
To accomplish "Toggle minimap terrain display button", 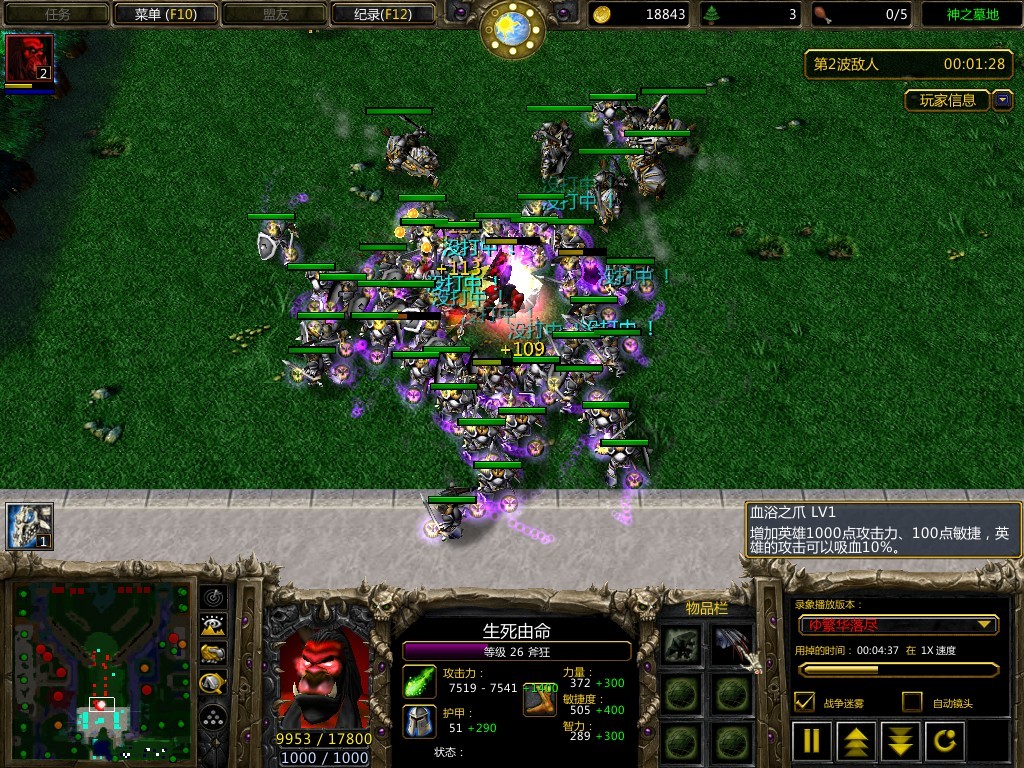I will point(214,626).
